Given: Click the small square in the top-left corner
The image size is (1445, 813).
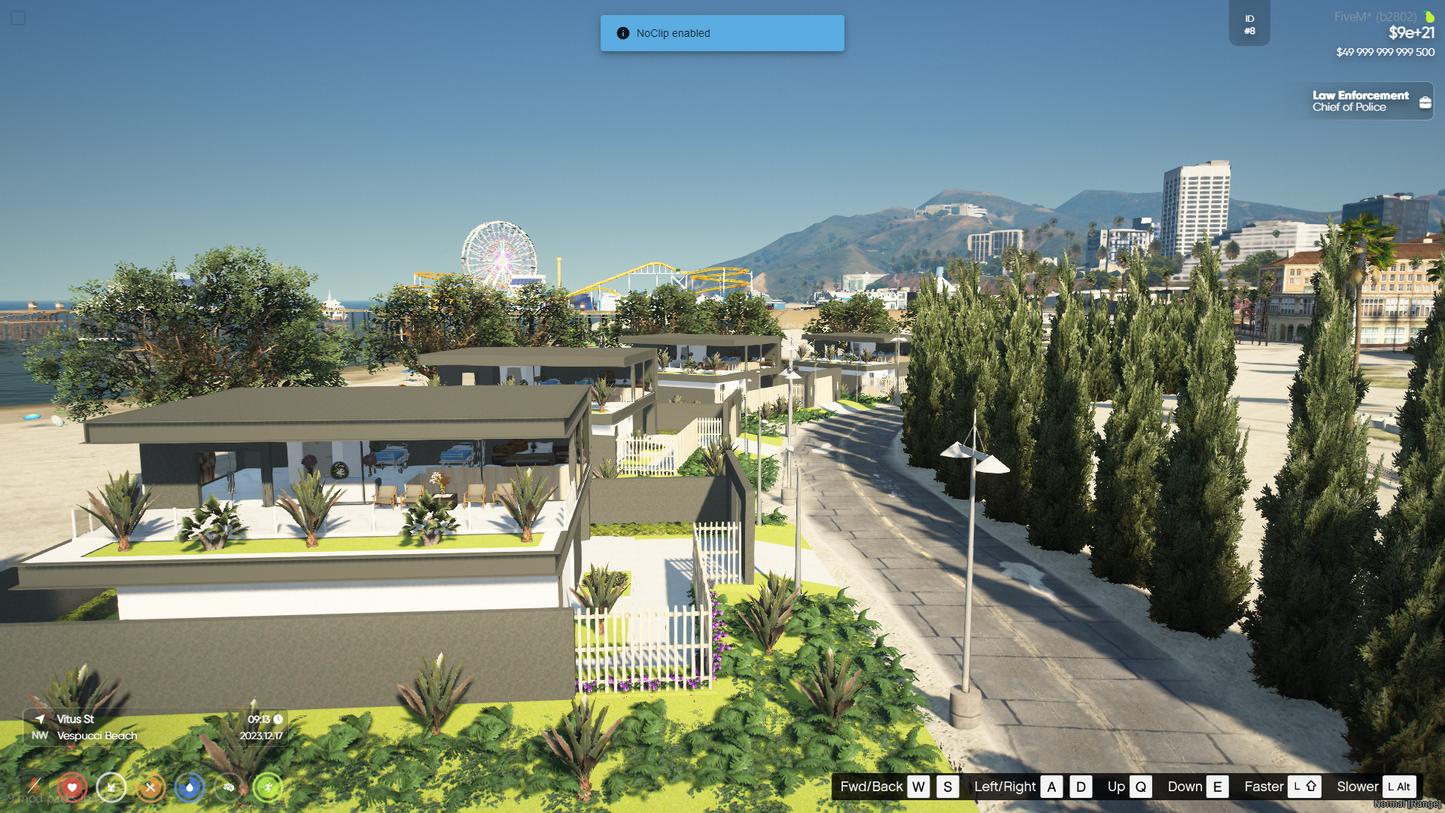Looking at the screenshot, I should pyautogui.click(x=18, y=17).
